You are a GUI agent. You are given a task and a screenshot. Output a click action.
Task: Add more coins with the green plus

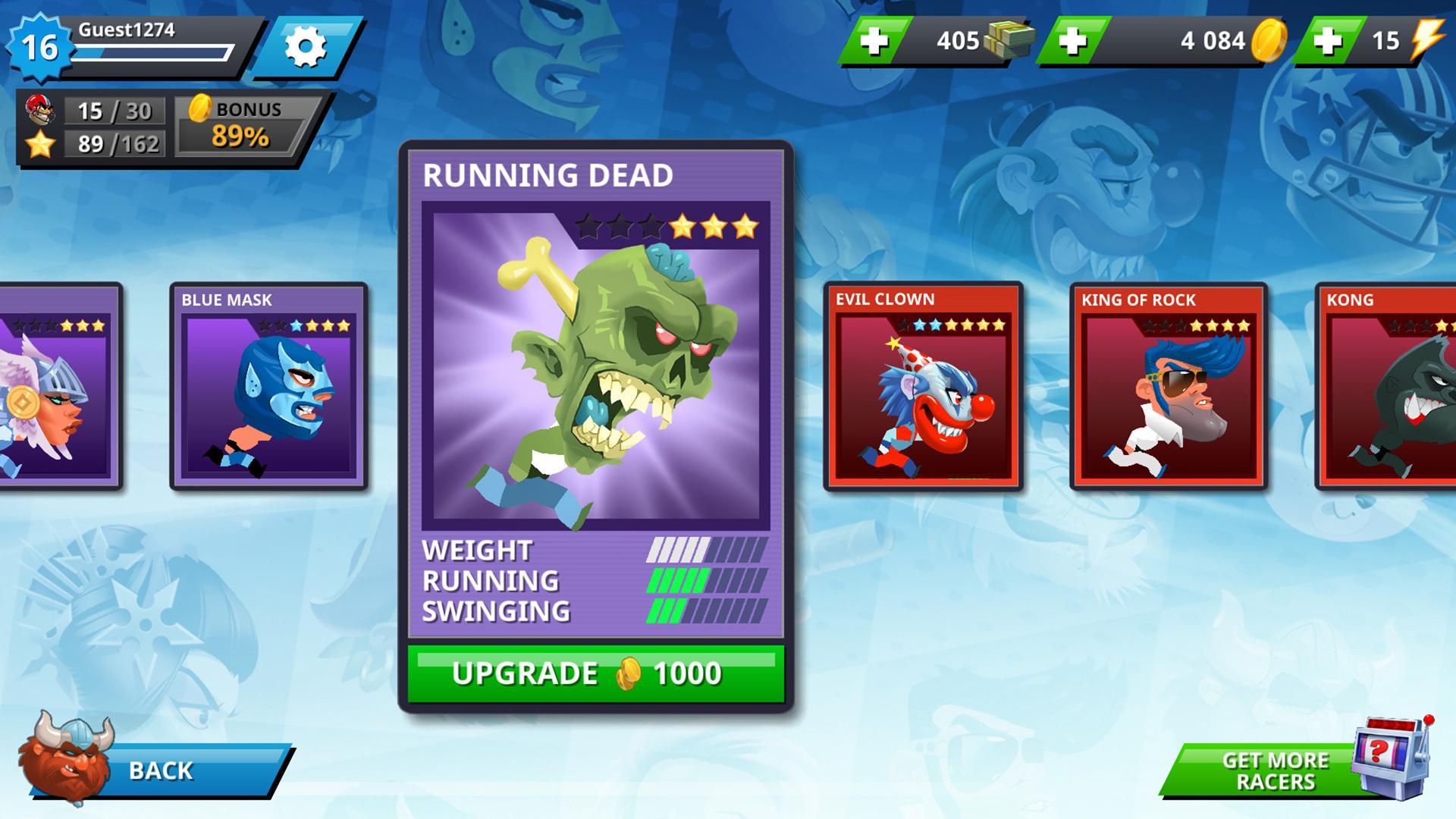1074,42
